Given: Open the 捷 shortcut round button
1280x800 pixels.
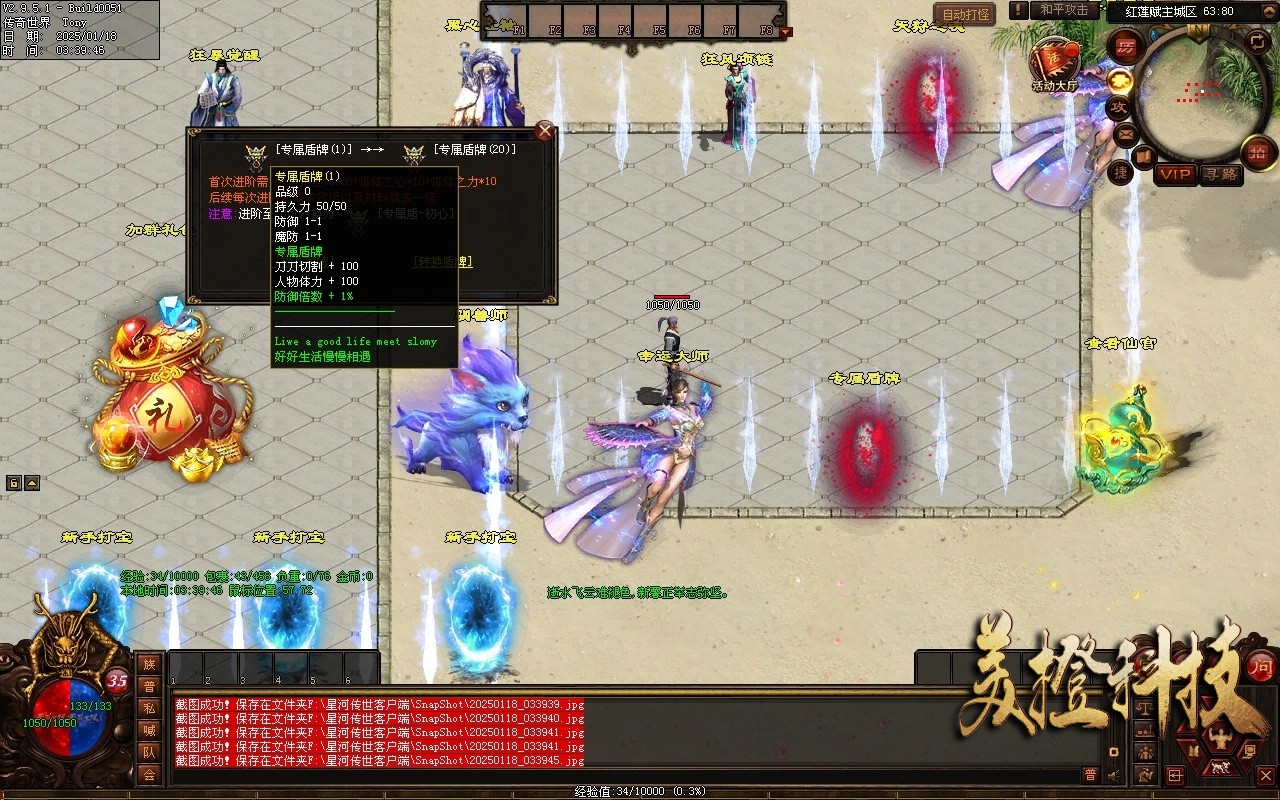Looking at the screenshot, I should click(1120, 172).
